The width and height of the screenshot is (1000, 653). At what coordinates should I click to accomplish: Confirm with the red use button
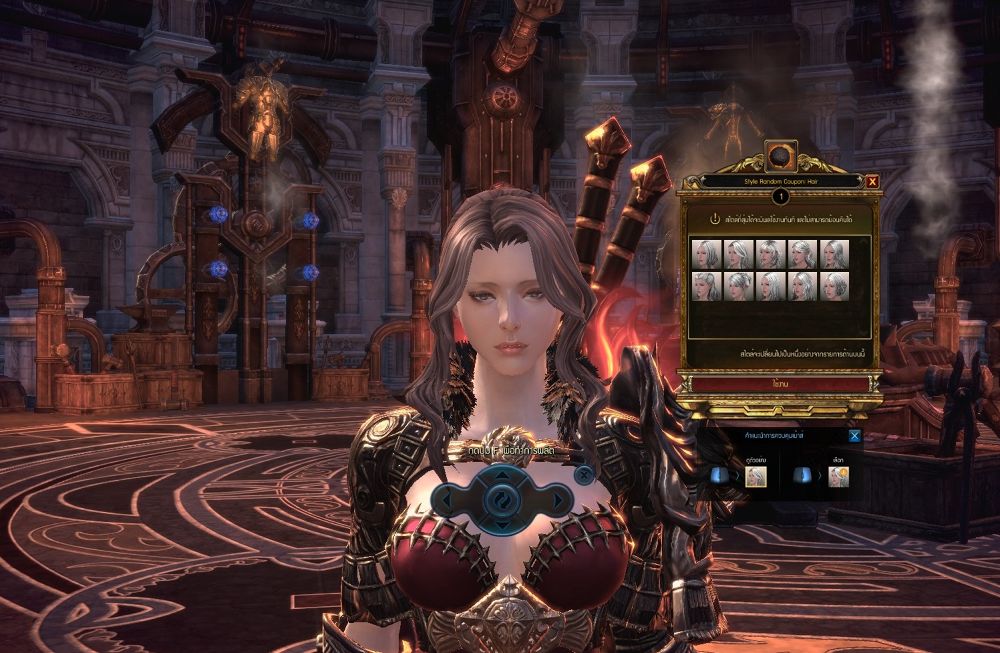(778, 383)
